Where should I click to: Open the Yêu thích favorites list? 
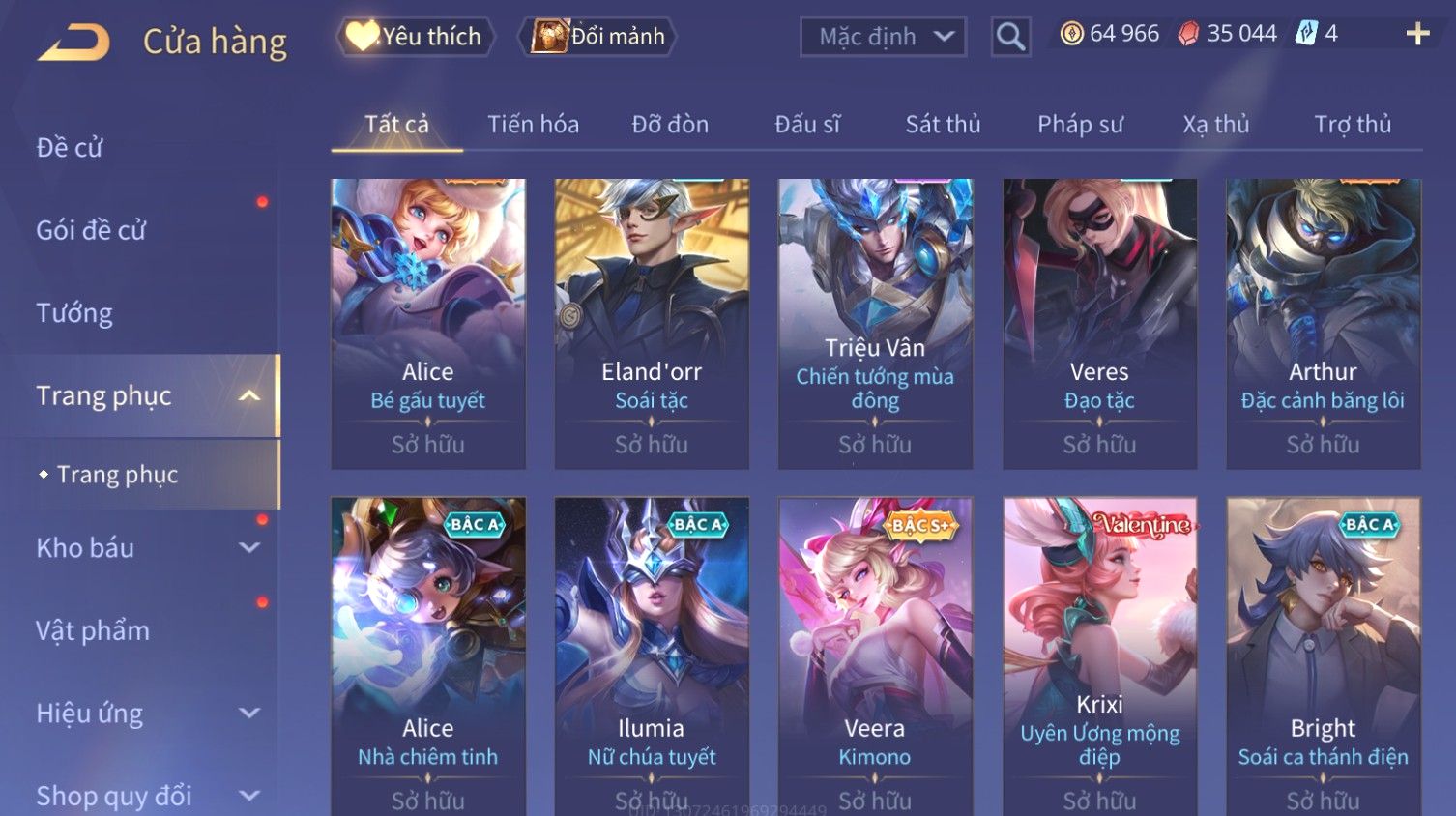[x=416, y=37]
